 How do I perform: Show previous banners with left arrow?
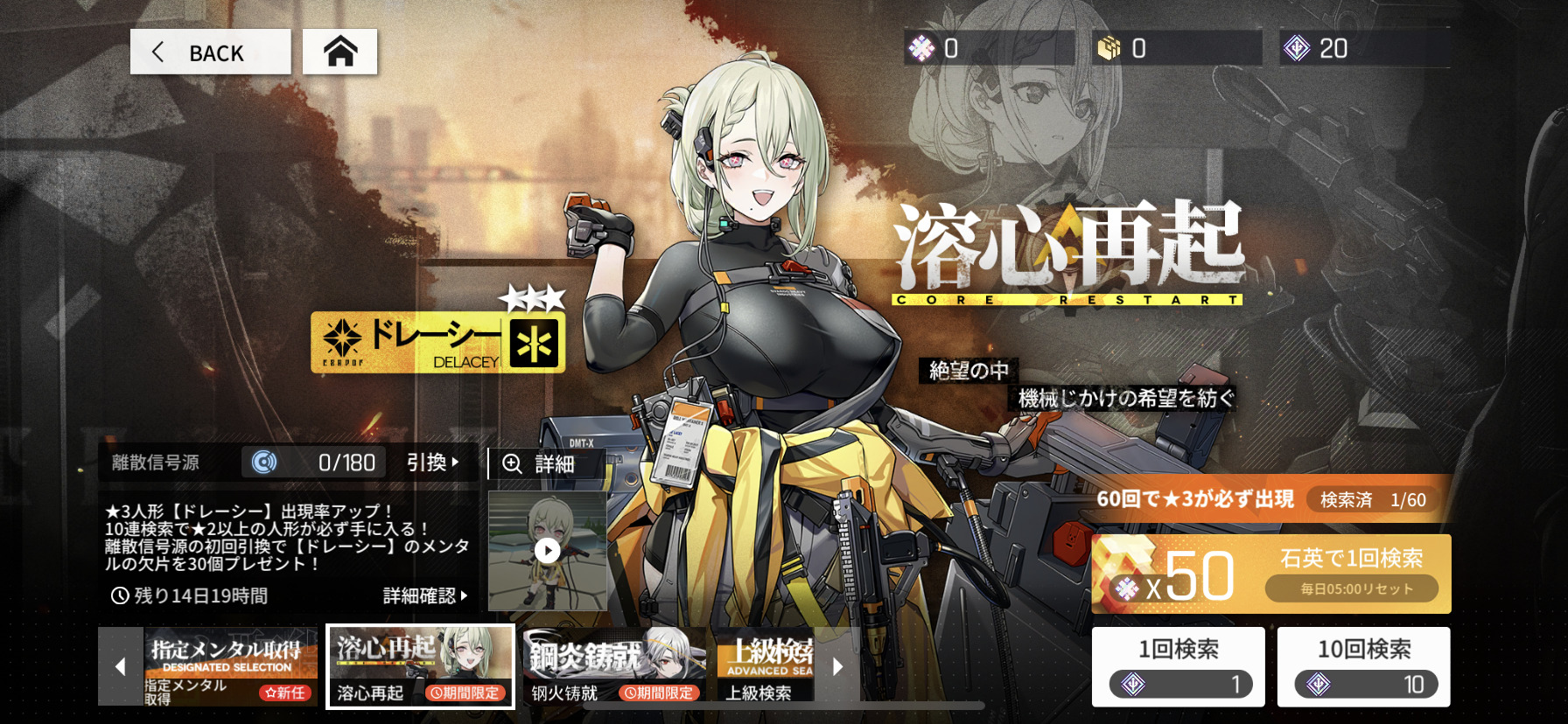coord(121,666)
